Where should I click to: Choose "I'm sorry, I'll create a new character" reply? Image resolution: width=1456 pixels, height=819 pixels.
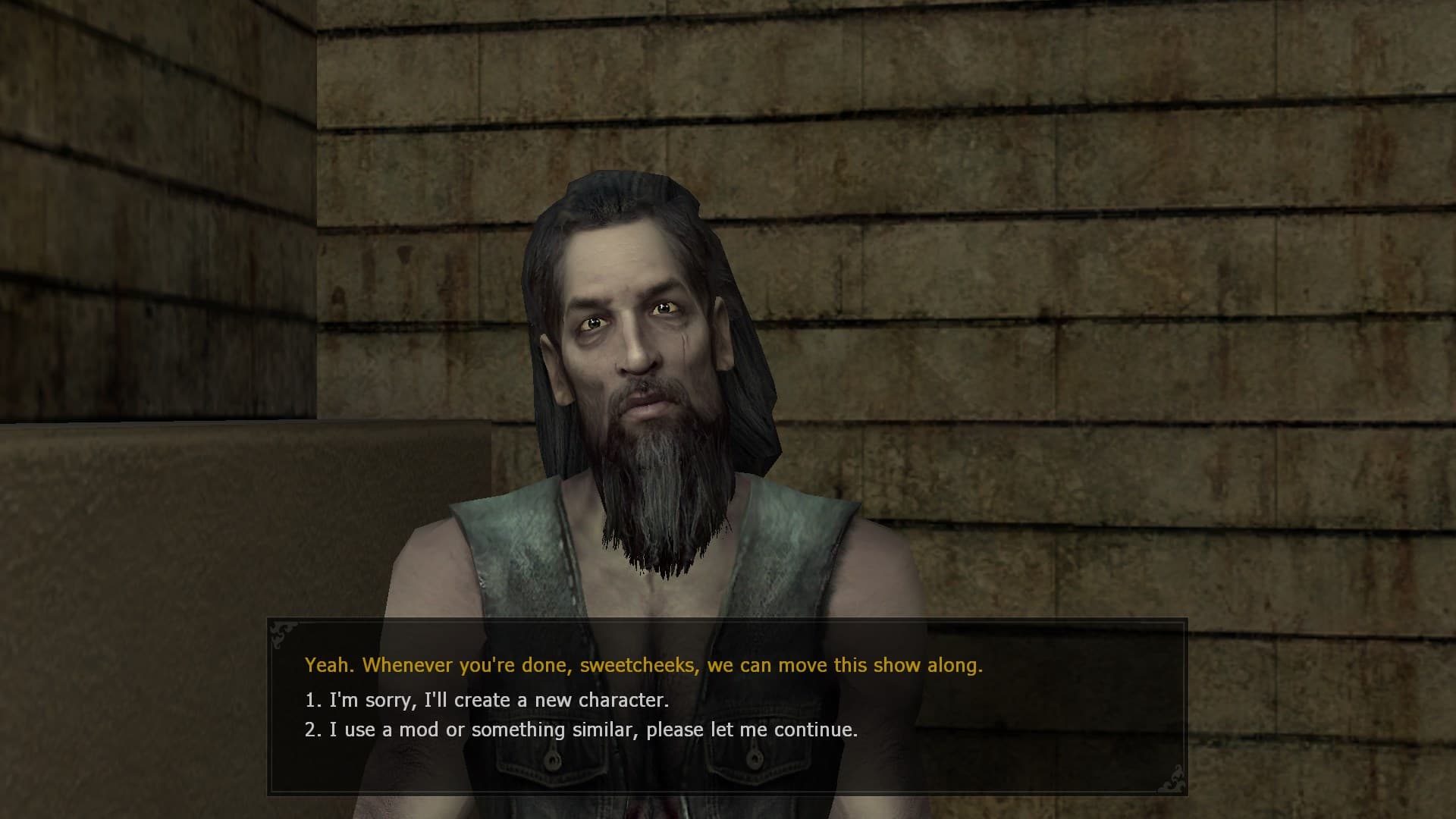click(x=487, y=700)
